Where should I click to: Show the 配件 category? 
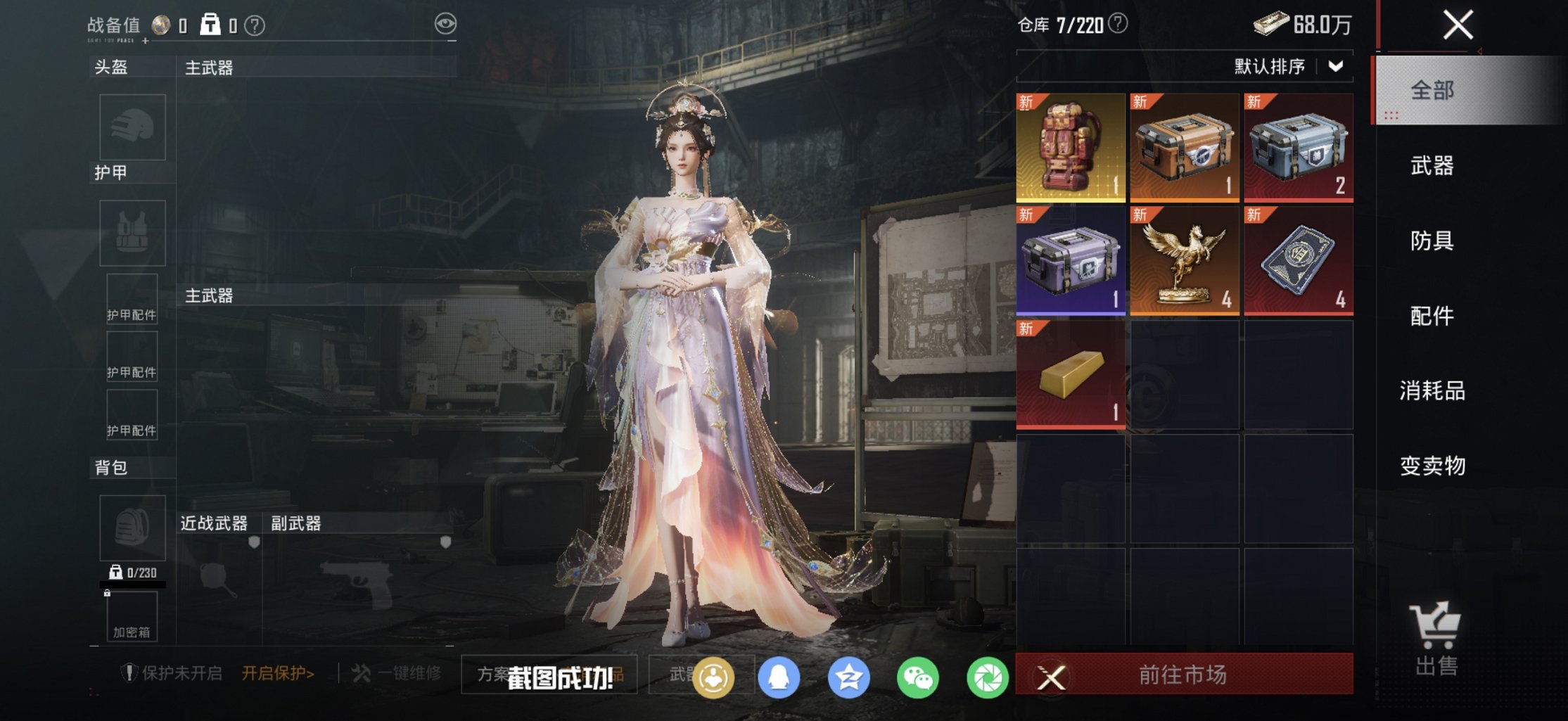click(x=1432, y=316)
